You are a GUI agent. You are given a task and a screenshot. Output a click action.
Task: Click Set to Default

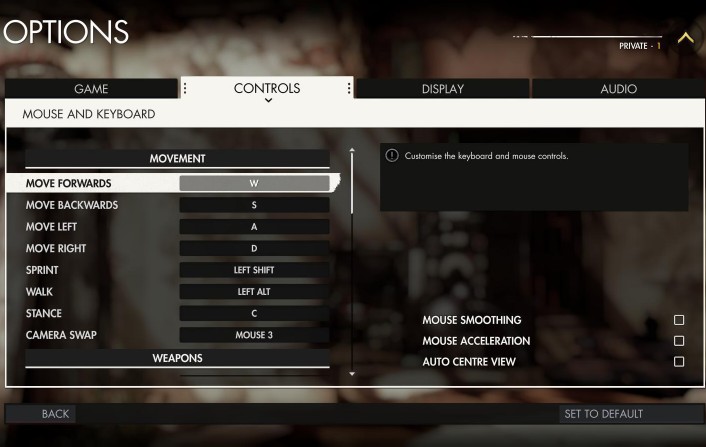click(603, 414)
